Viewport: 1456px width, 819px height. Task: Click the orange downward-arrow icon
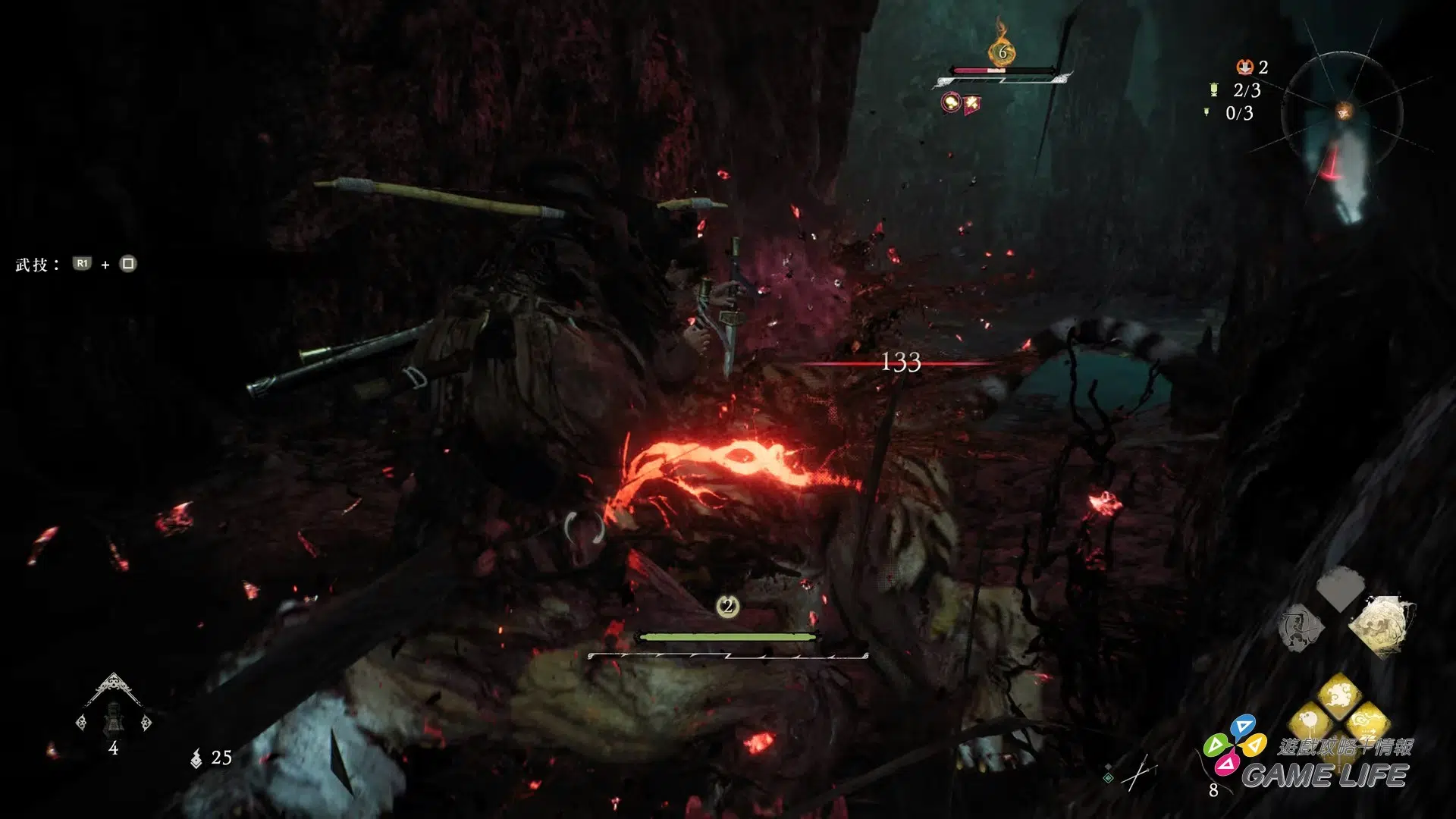pyautogui.click(x=1244, y=67)
